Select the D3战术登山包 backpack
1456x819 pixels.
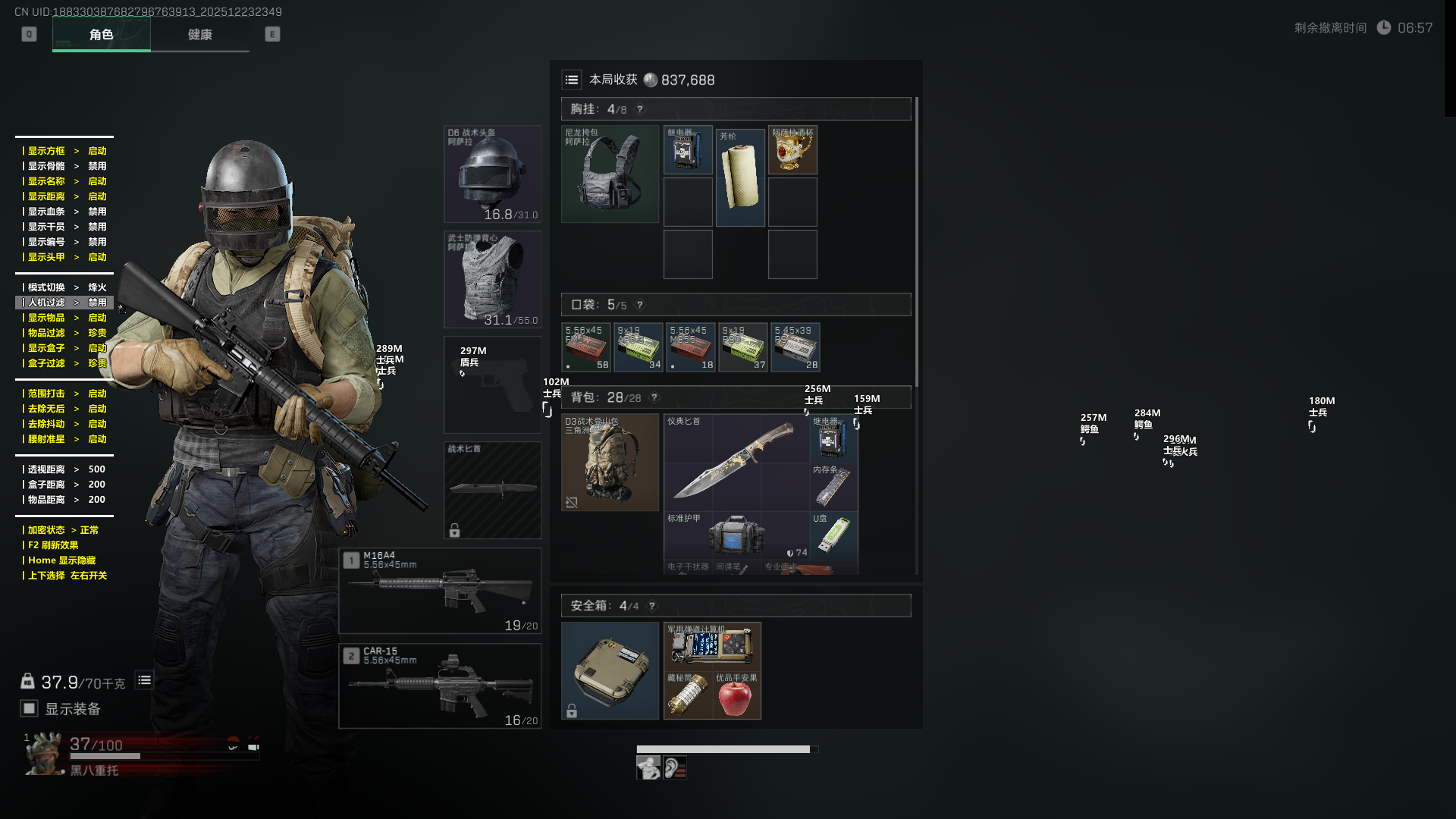(x=610, y=463)
